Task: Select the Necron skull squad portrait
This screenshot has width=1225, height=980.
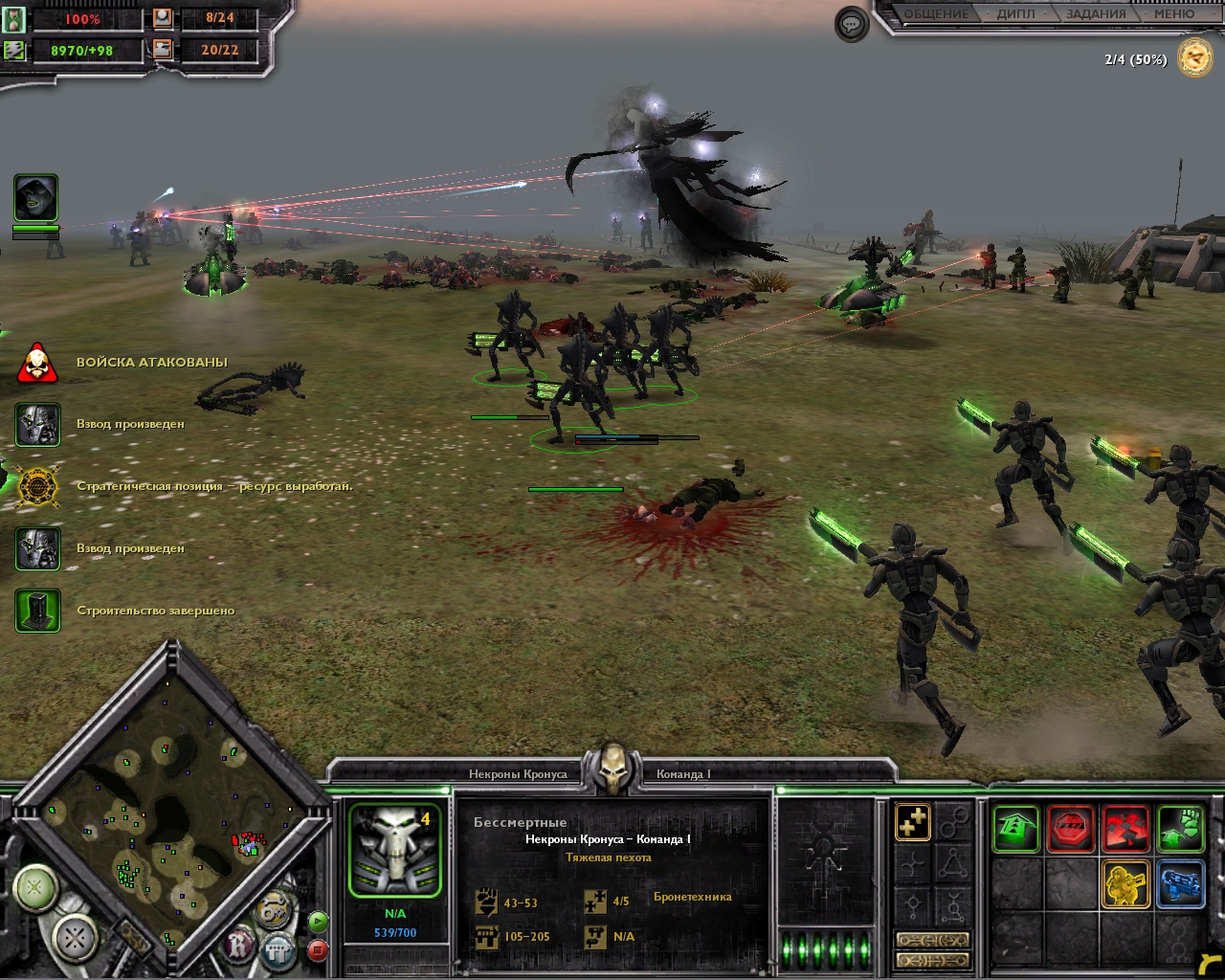Action: [x=394, y=850]
